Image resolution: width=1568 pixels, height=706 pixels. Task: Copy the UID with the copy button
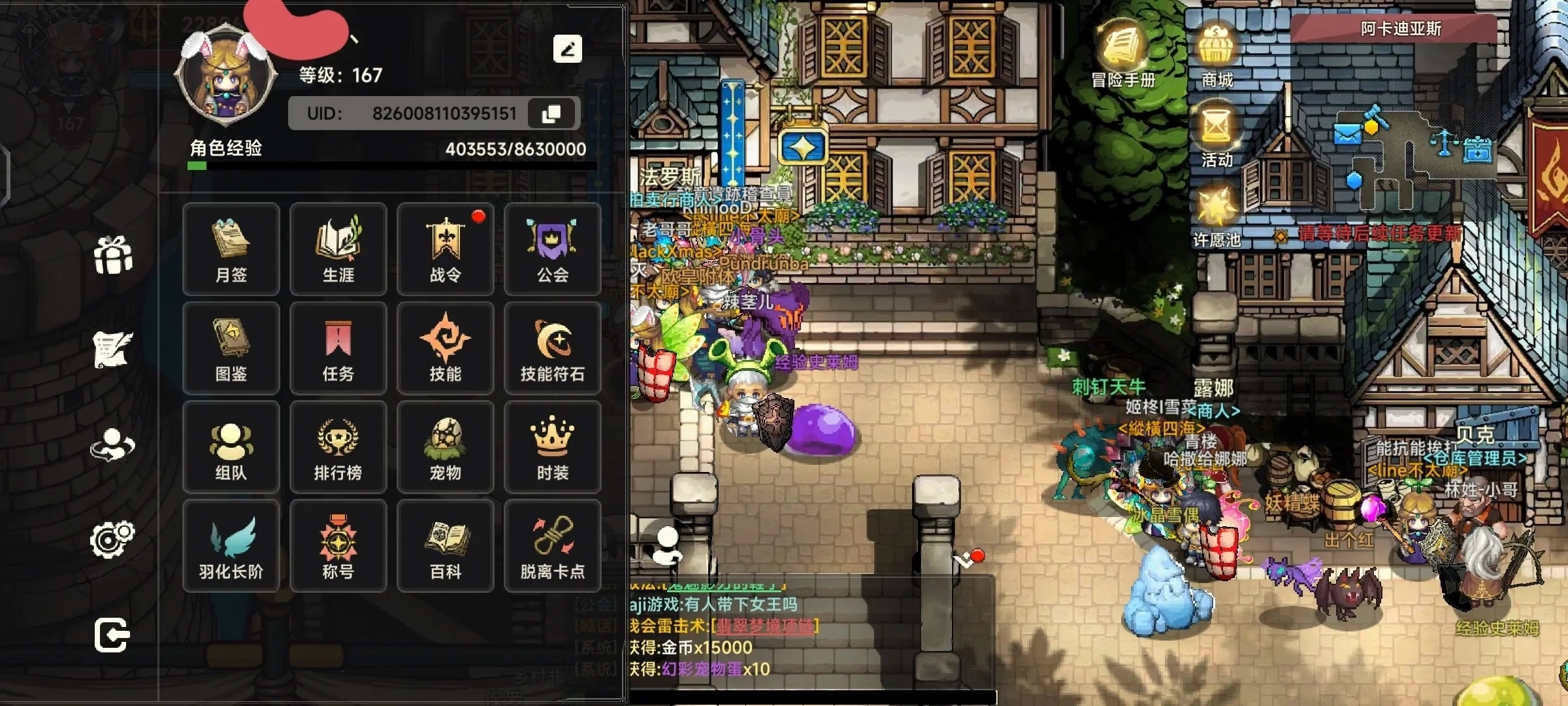click(551, 114)
